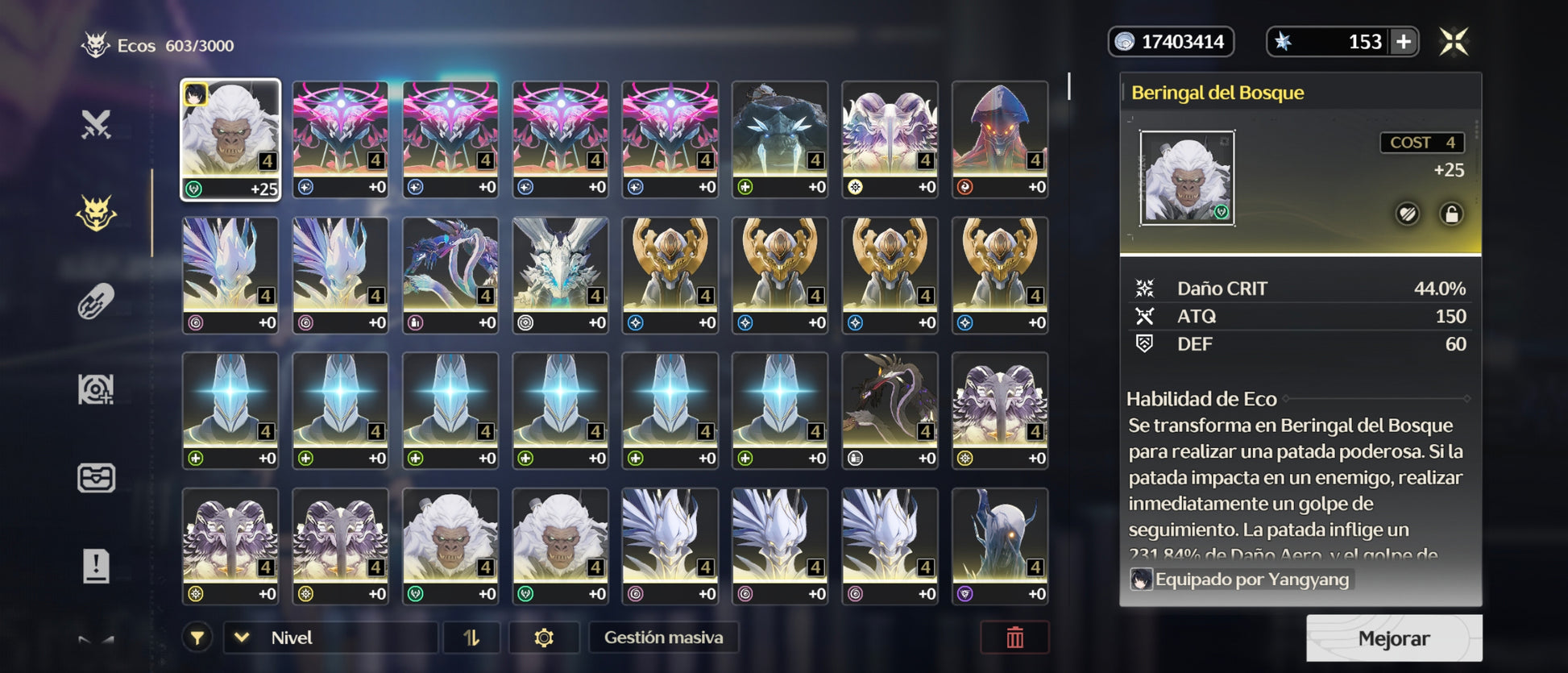The image size is (1568, 673).
Task: Add more currency with the plus button
Action: pos(1404,42)
